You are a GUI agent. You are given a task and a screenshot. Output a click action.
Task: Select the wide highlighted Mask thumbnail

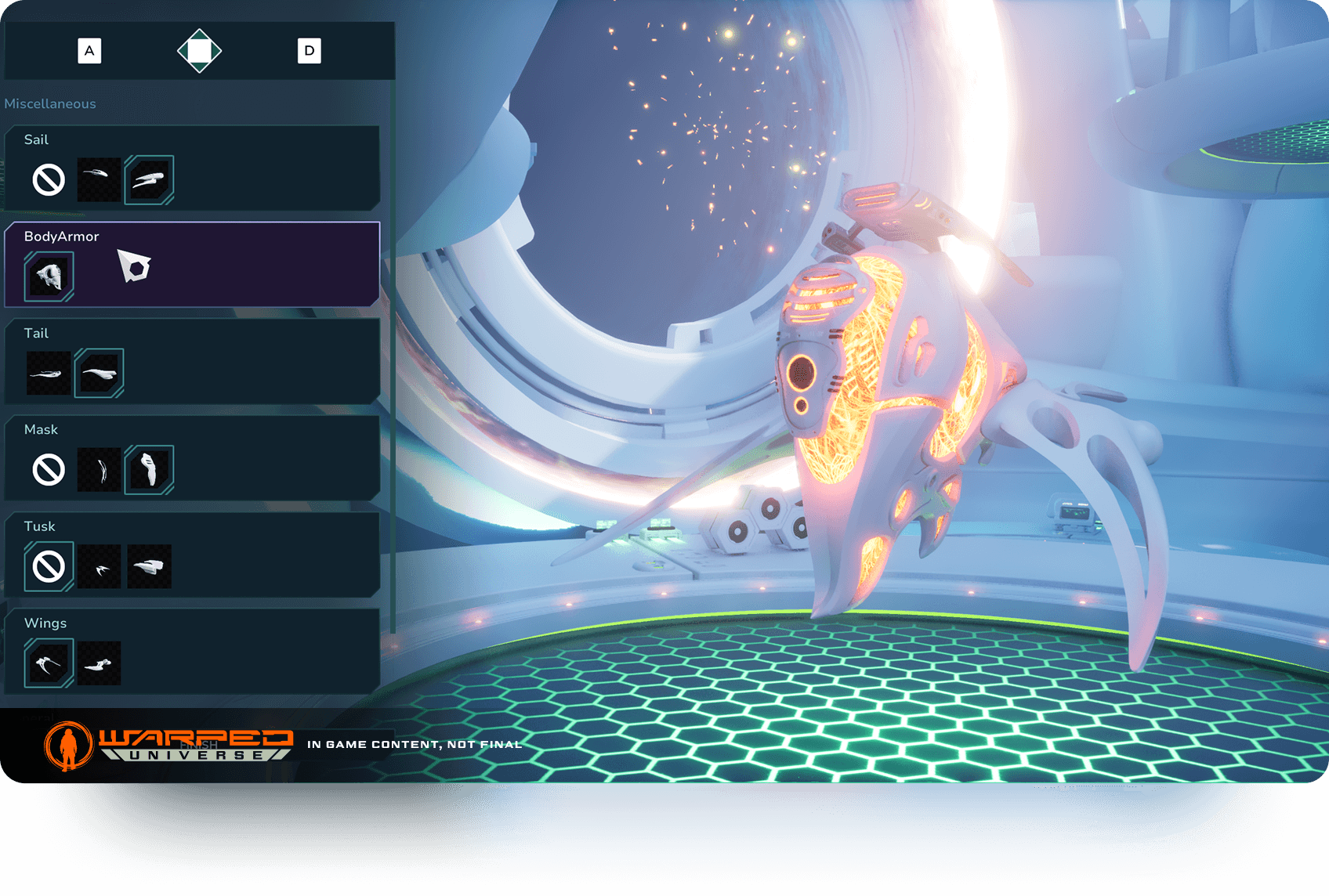tap(149, 470)
